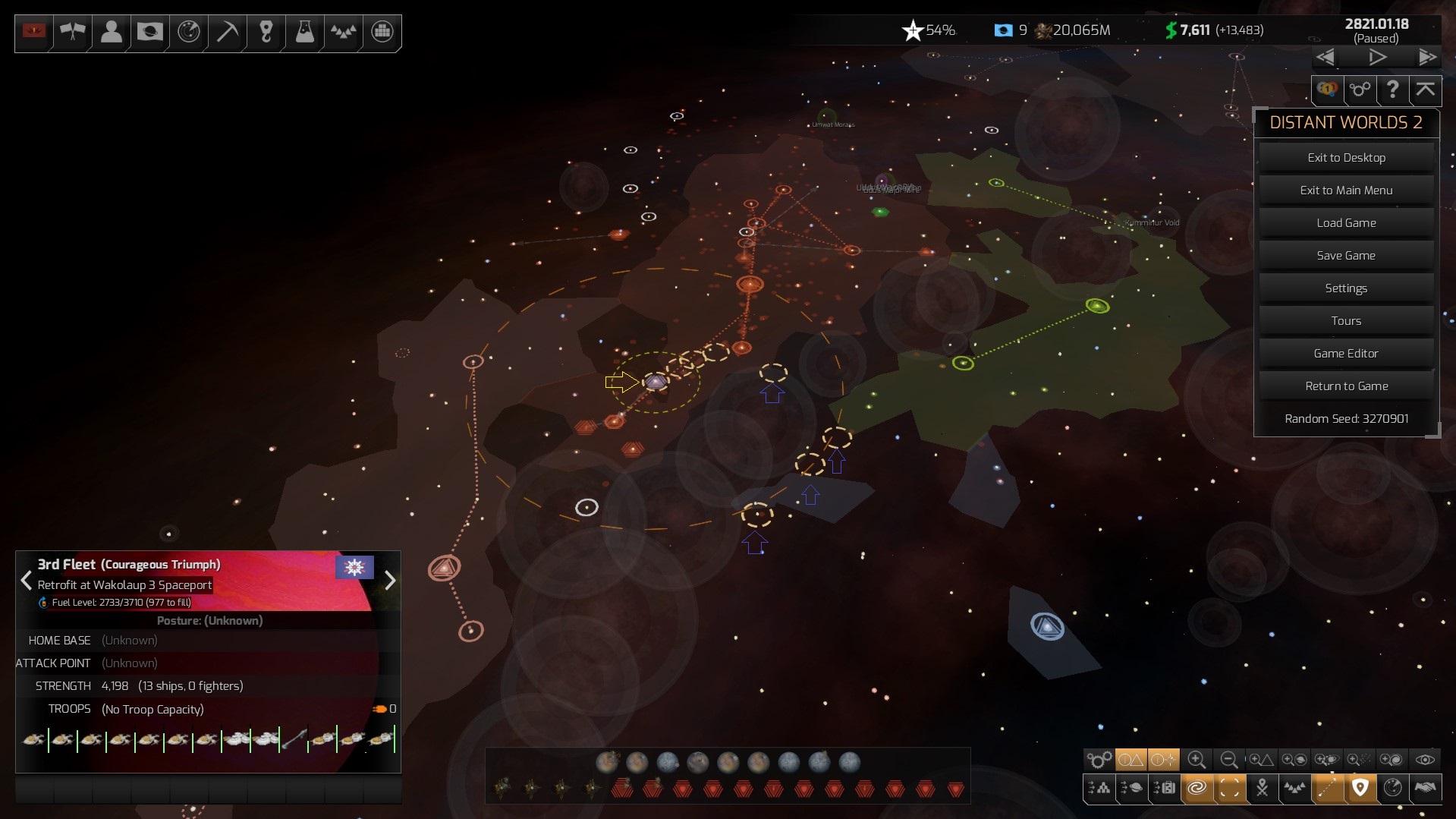Resume time with the play button
1456x819 pixels.
point(1377,58)
